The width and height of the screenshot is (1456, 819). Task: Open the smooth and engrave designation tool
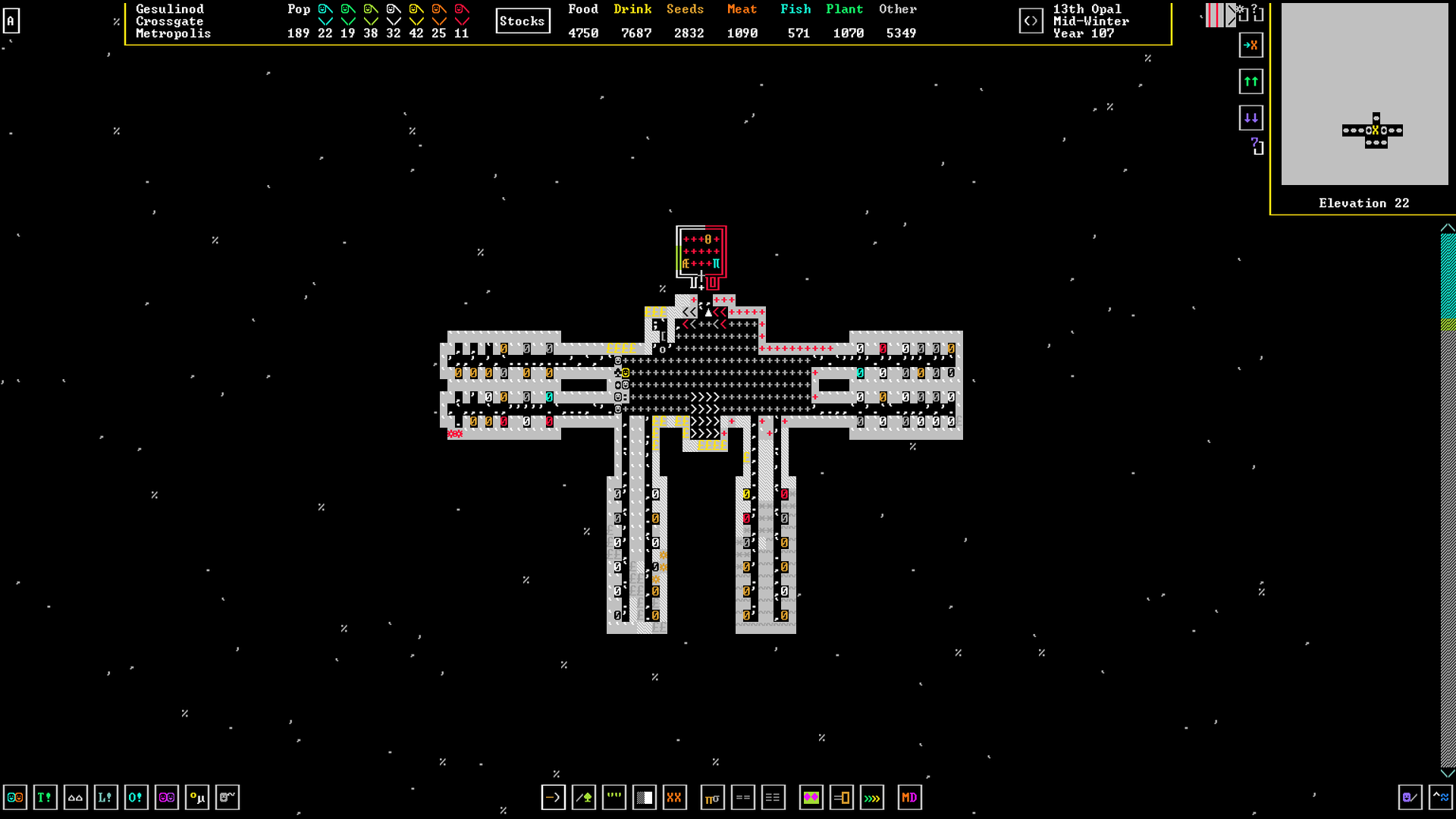click(x=644, y=797)
